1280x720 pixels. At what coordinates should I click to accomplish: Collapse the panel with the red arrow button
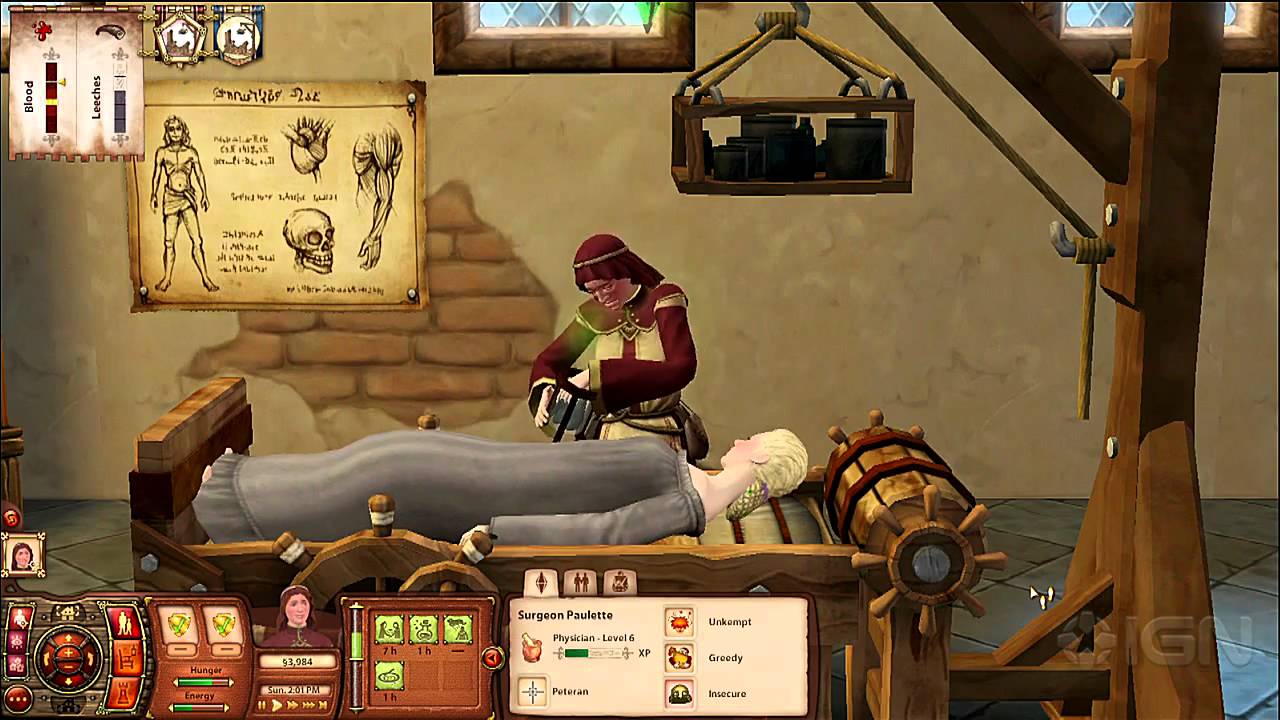point(492,657)
